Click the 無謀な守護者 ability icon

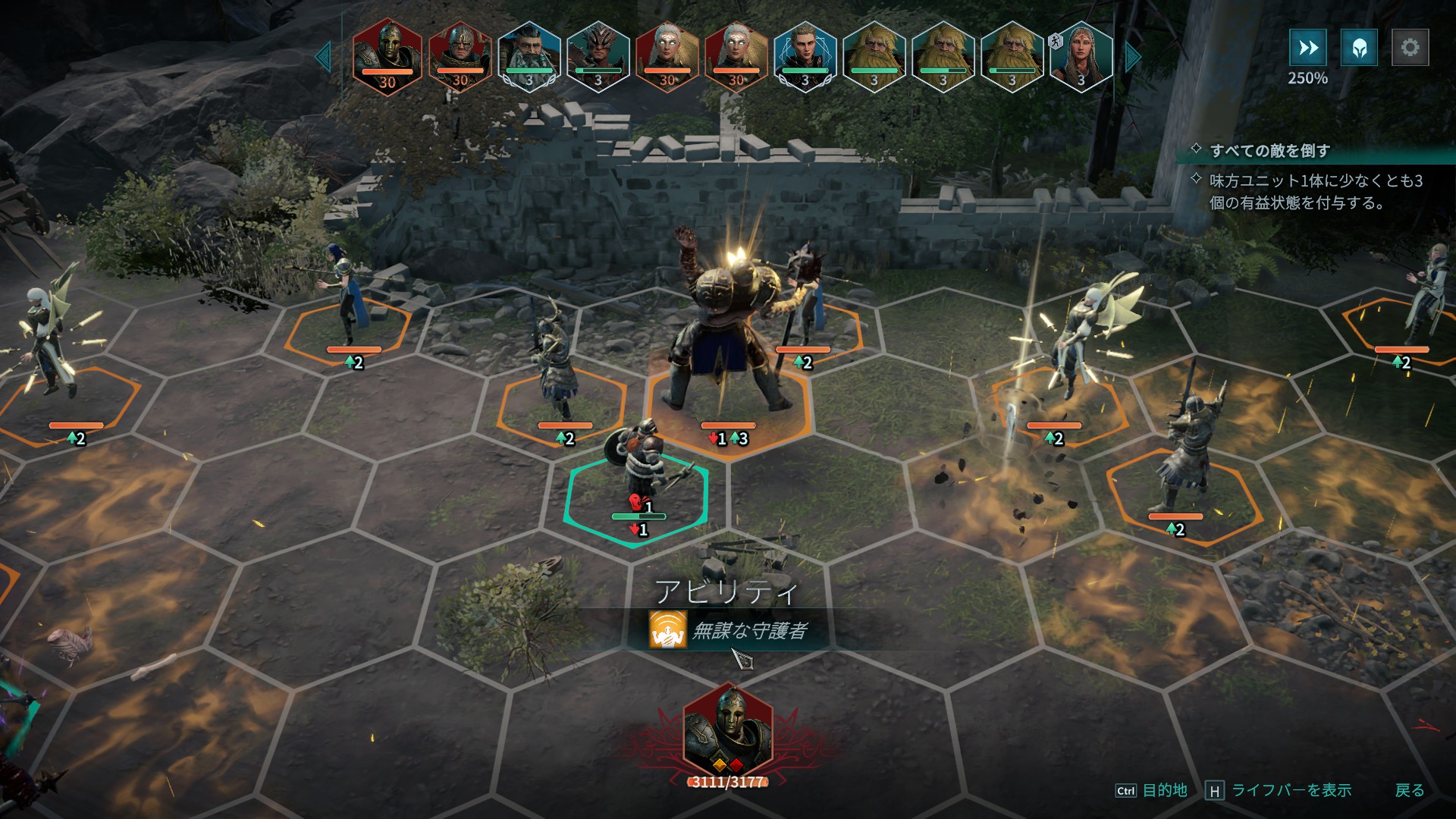point(667,630)
